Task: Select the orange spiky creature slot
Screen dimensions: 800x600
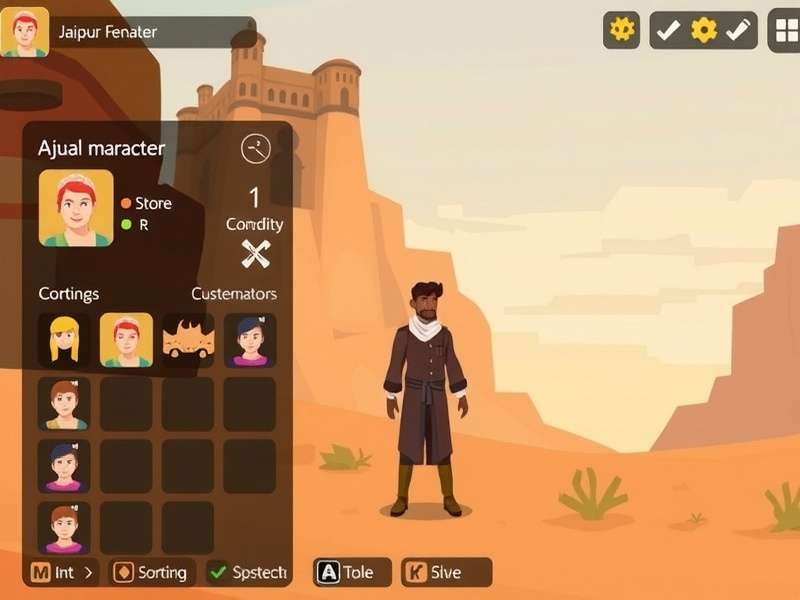Action: coord(188,340)
